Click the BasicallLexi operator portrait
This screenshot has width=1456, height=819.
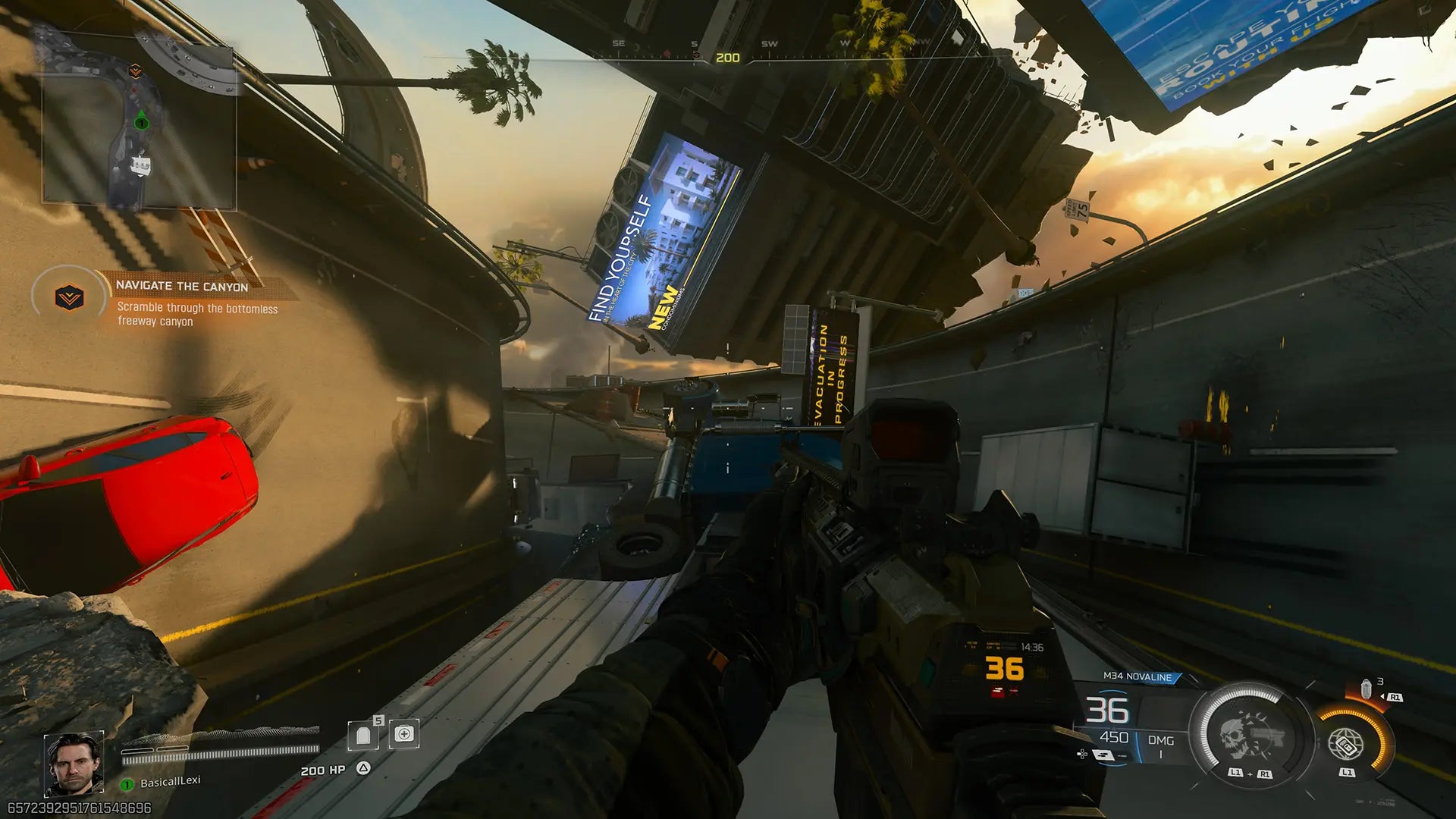coord(74,764)
